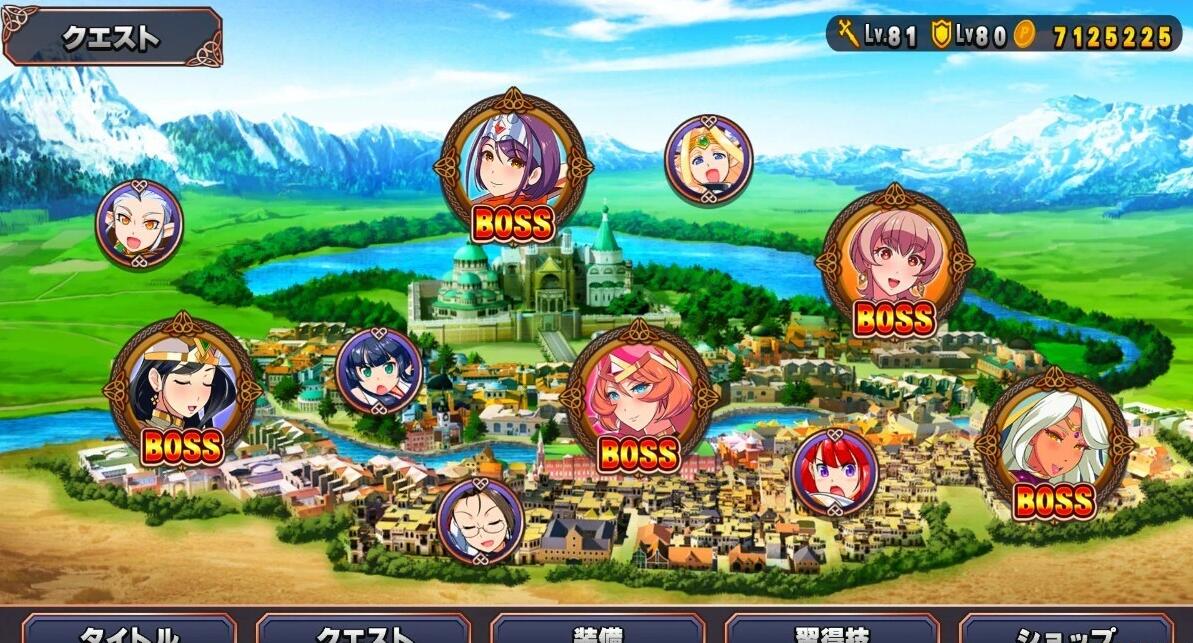This screenshot has height=643, width=1193.
Task: Open the タイトル (Title) button
Action: coord(129,631)
